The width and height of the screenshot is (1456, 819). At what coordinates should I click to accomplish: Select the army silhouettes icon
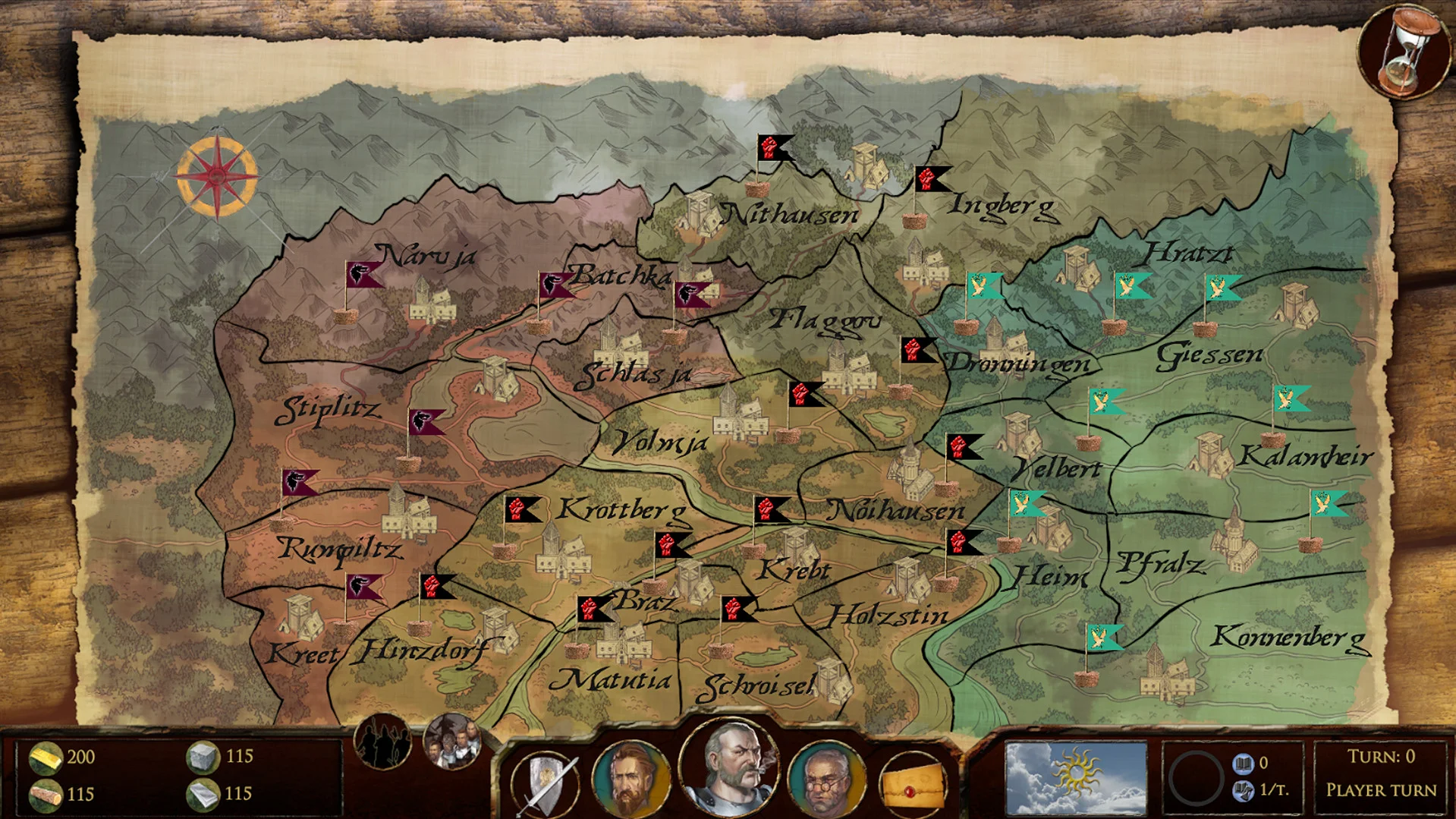pyautogui.click(x=384, y=743)
